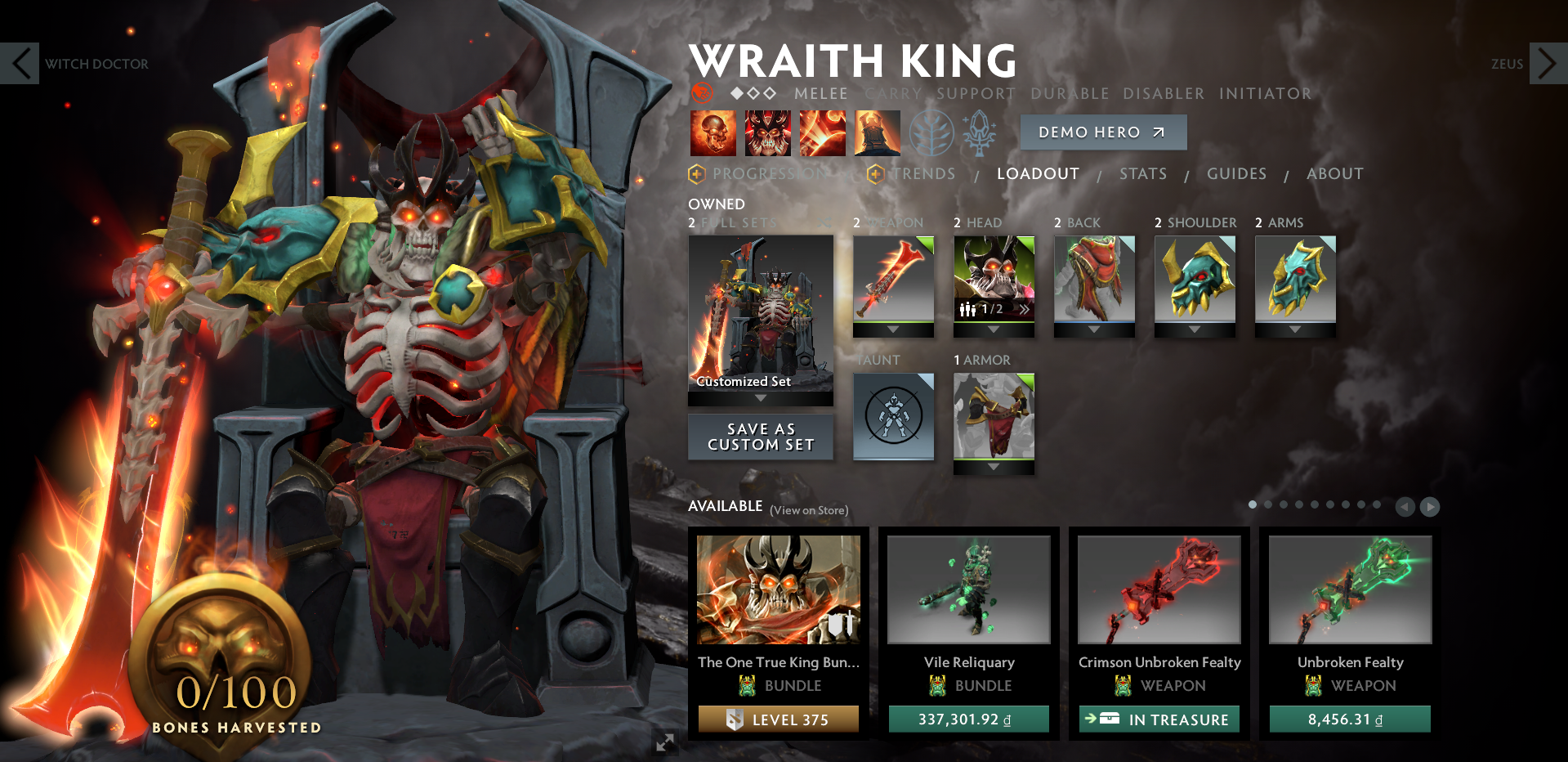Open the GUIDES tab
The image size is (1568, 762).
1236,173
